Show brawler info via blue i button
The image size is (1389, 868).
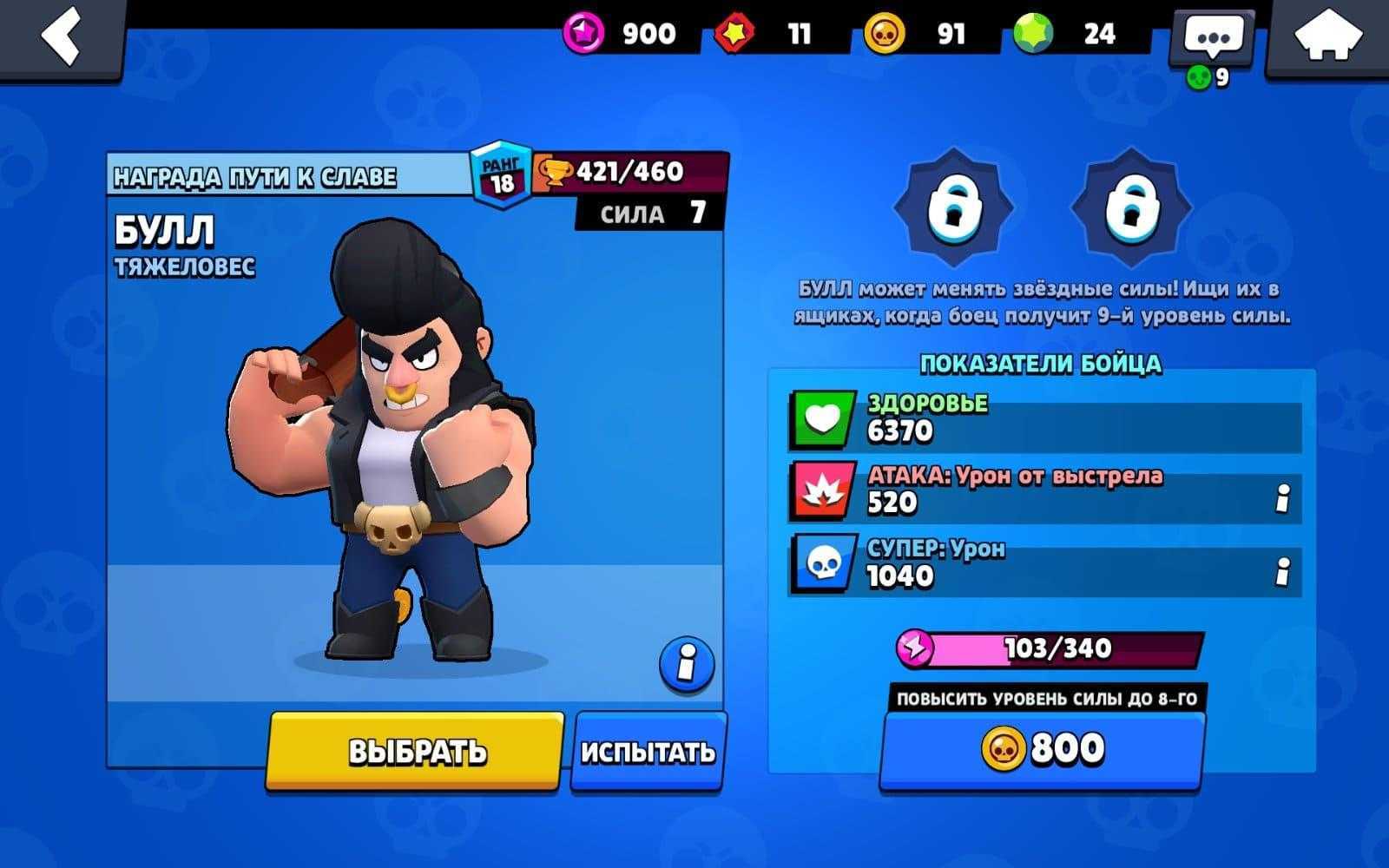click(687, 665)
